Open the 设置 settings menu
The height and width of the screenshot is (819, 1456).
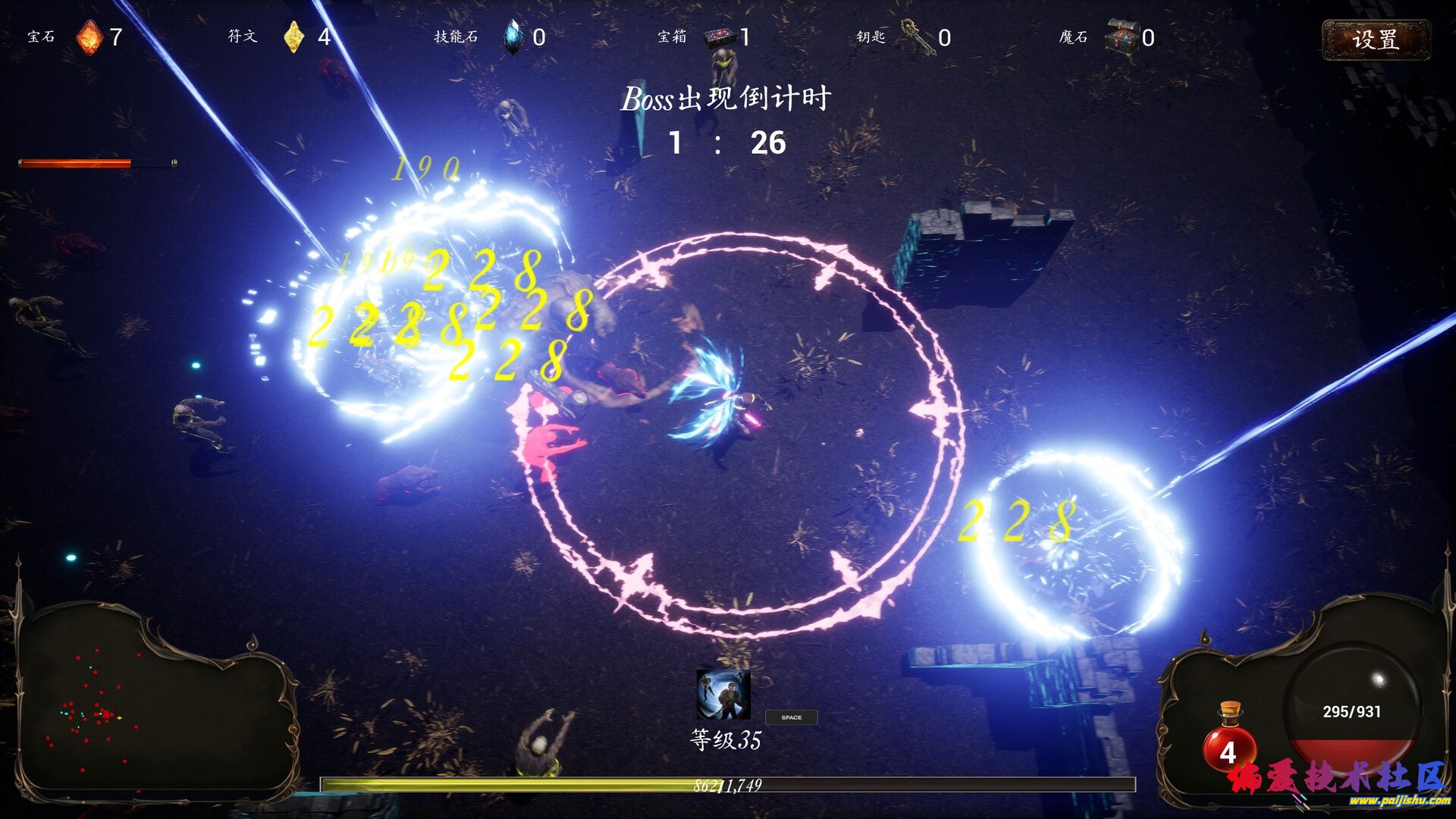point(1376,39)
